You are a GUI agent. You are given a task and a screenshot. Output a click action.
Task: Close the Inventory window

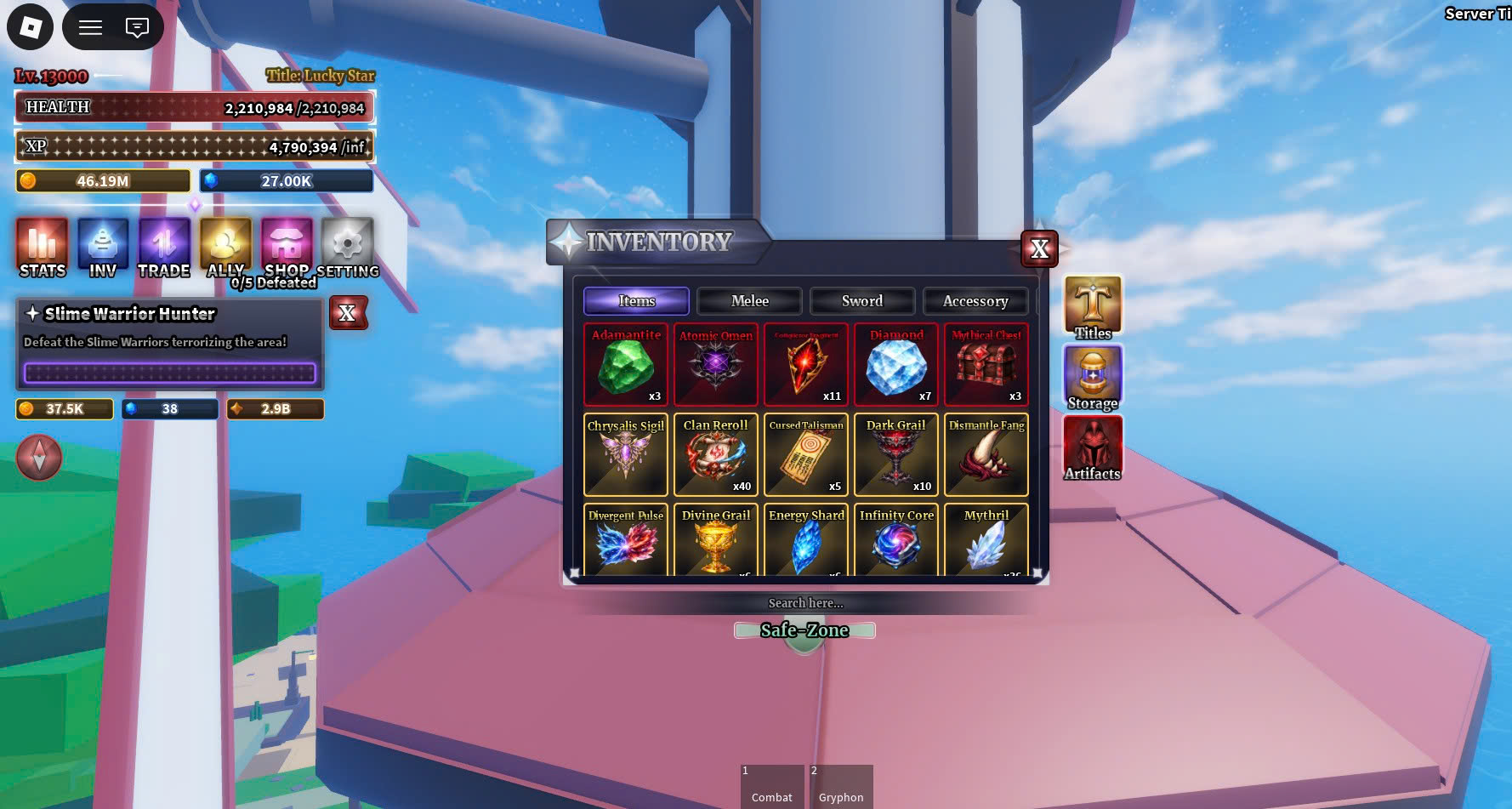tap(1039, 248)
